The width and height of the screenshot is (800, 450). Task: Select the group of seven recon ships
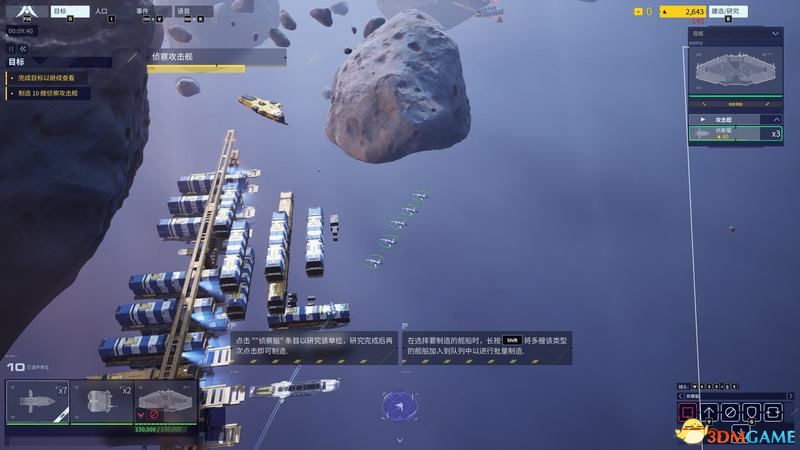click(37, 403)
